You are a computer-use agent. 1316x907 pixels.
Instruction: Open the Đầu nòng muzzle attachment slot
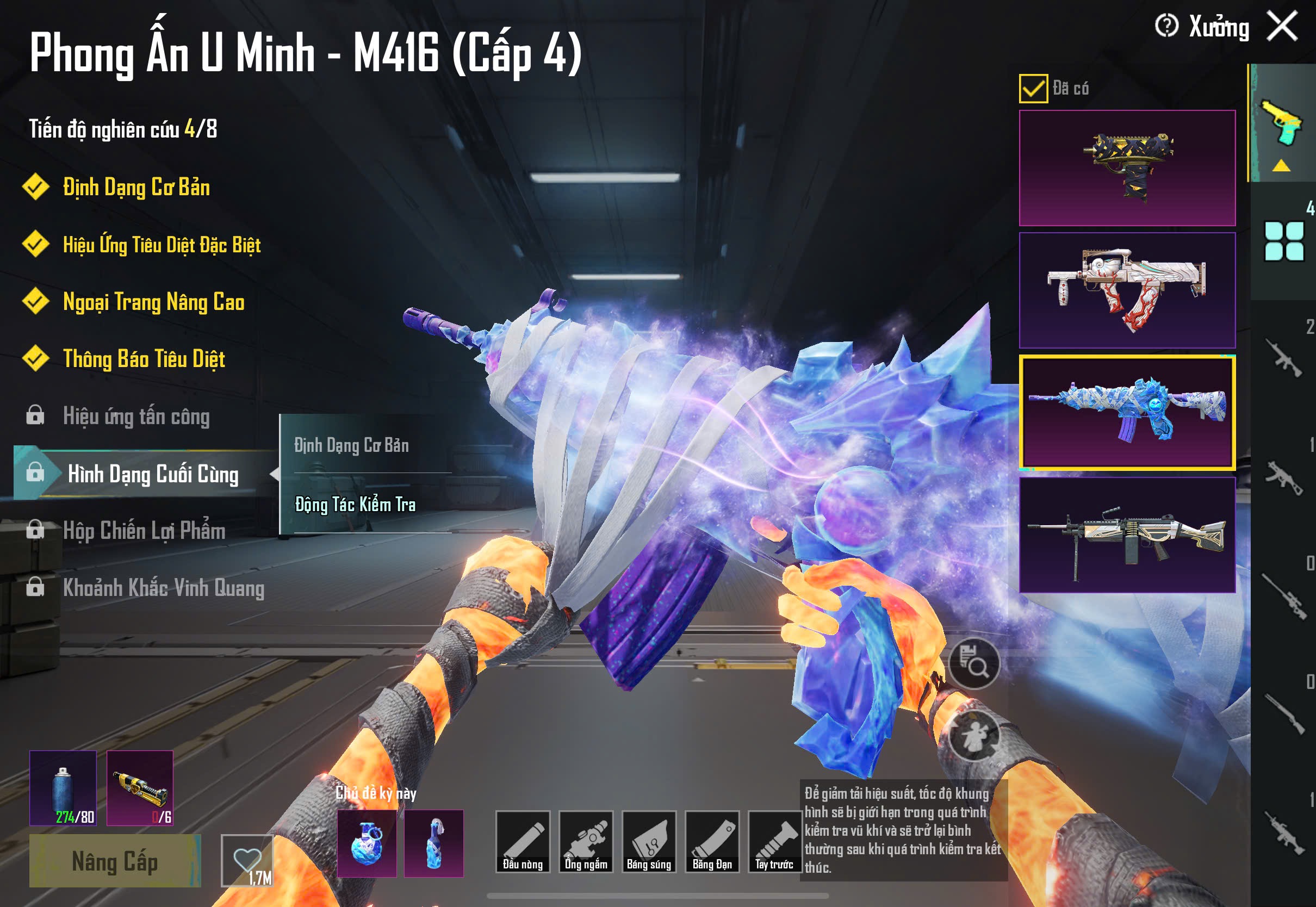point(522,841)
